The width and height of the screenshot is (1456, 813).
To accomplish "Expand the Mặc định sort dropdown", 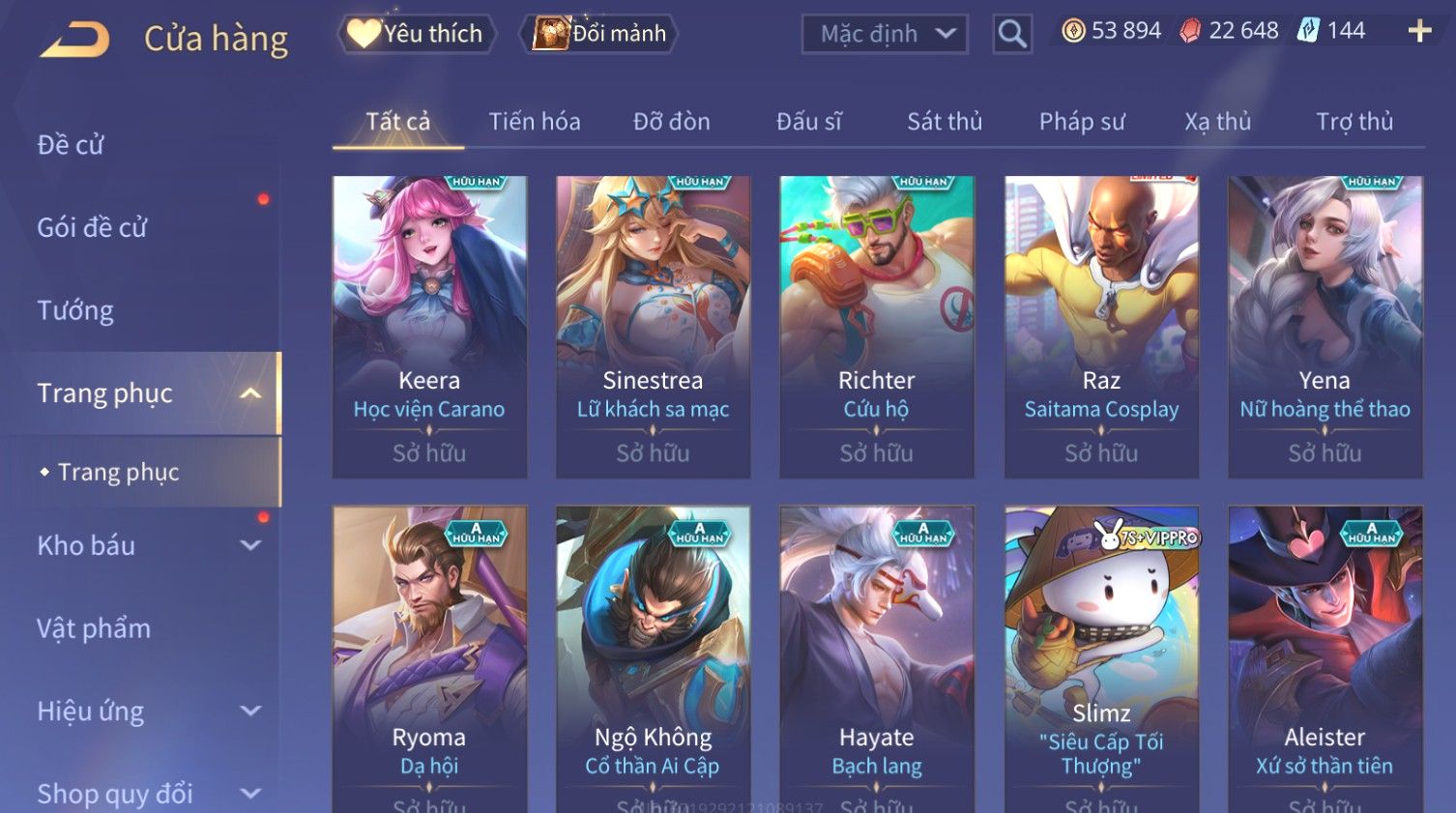I will (885, 35).
